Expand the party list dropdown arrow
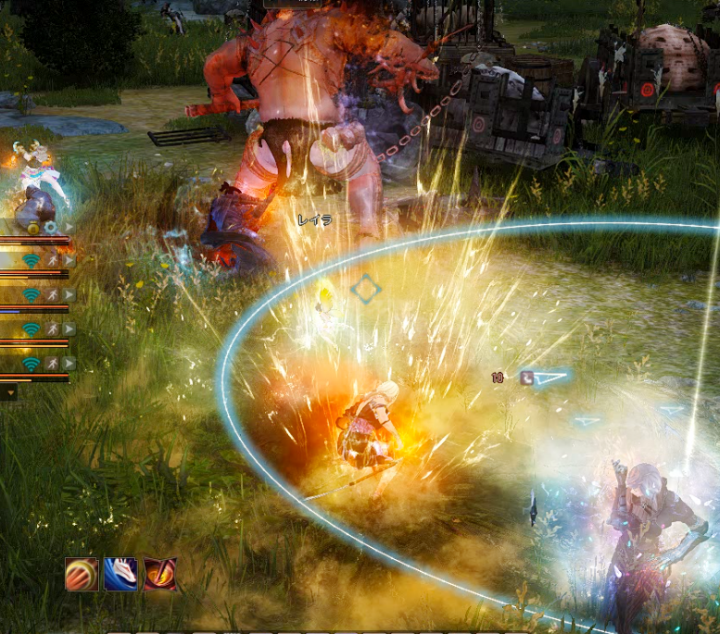Screen dimensions: 720x634 (x=10, y=393)
